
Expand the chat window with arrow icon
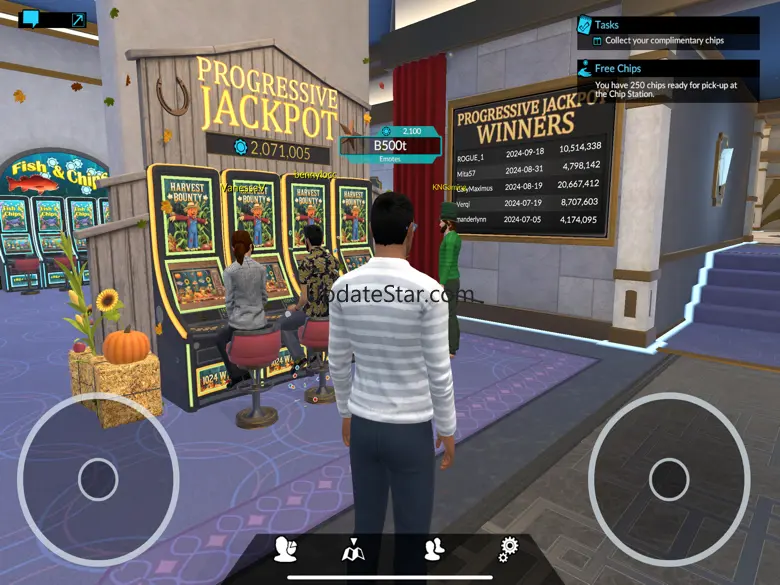(77, 19)
